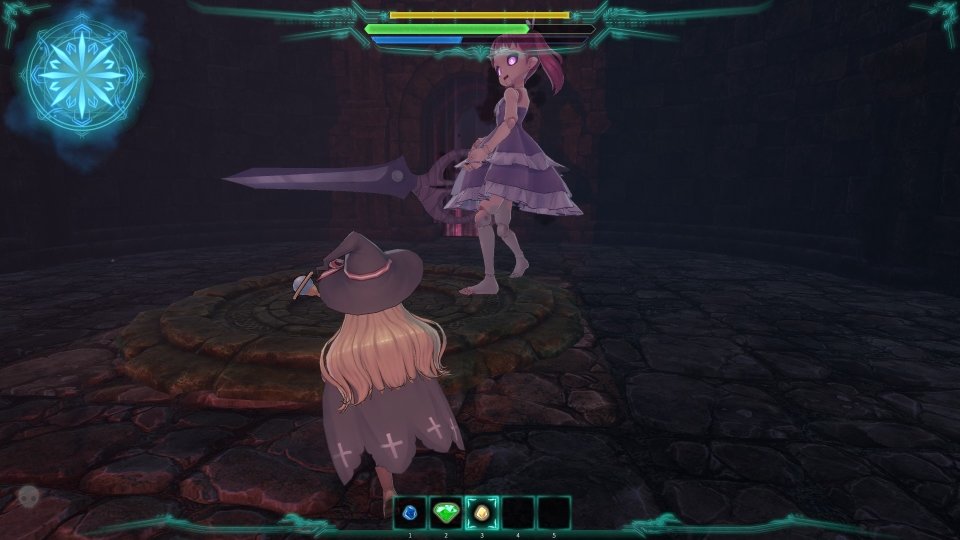Select the blue gem in hotbar slot 1
960x540 pixels.
410,513
